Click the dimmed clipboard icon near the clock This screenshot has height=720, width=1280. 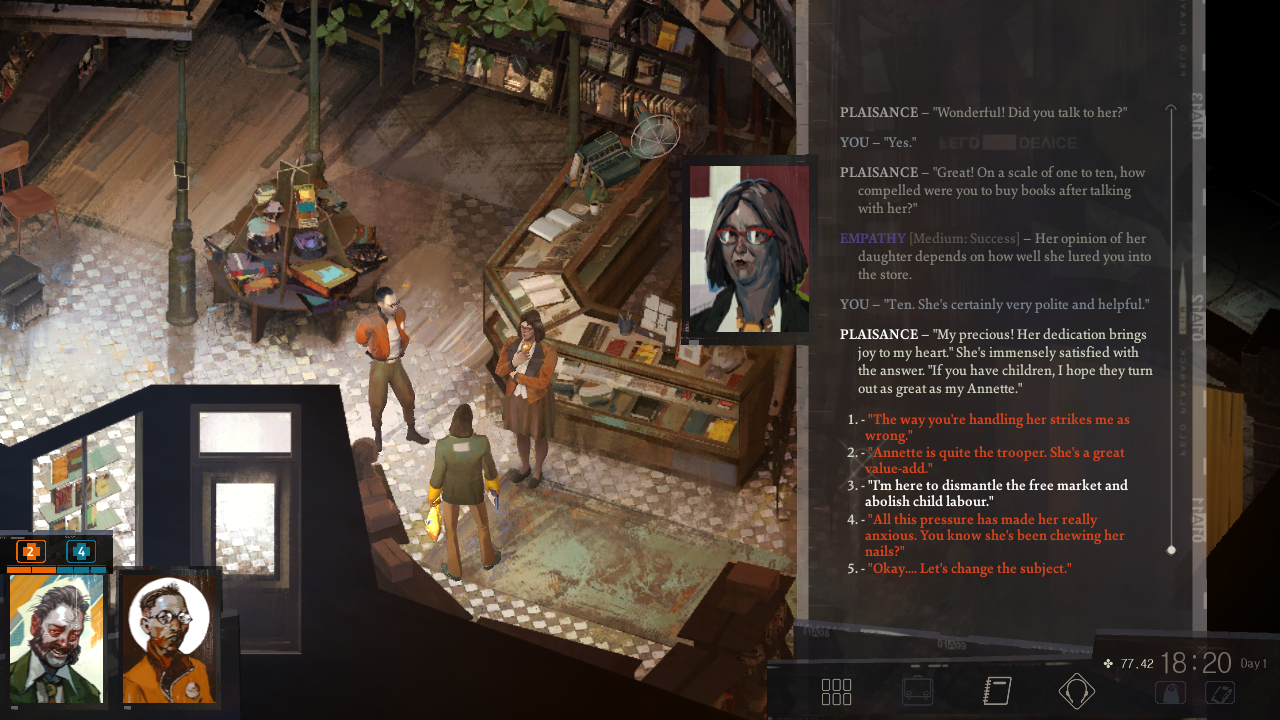(x=1220, y=692)
